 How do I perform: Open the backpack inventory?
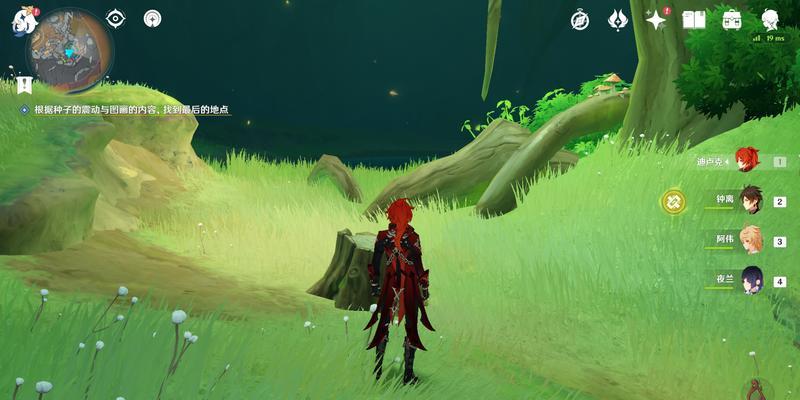[x=732, y=20]
